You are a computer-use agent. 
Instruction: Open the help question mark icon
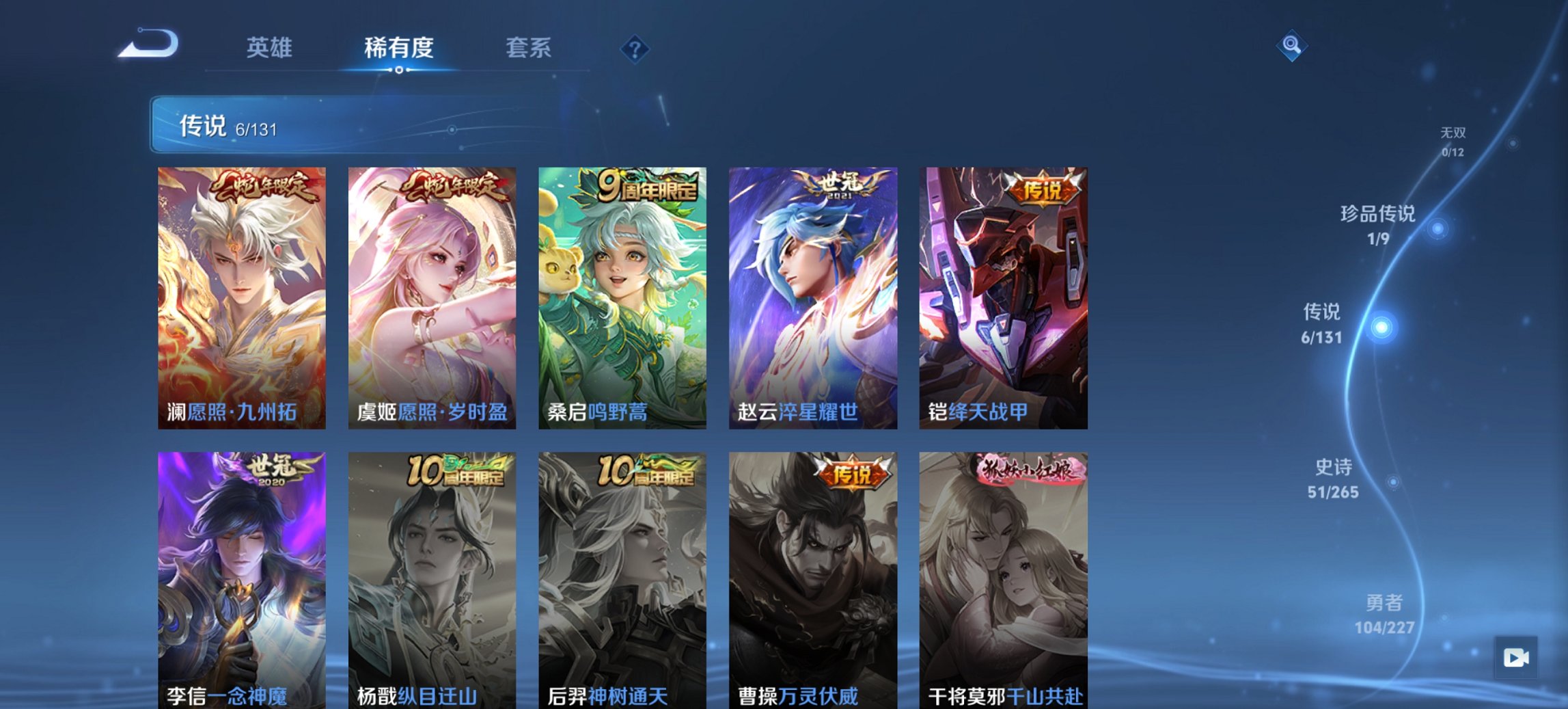coord(634,48)
